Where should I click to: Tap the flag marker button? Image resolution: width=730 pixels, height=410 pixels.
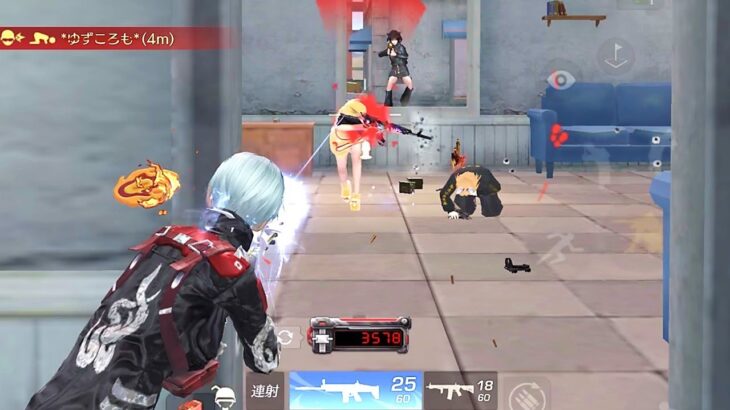point(615,55)
